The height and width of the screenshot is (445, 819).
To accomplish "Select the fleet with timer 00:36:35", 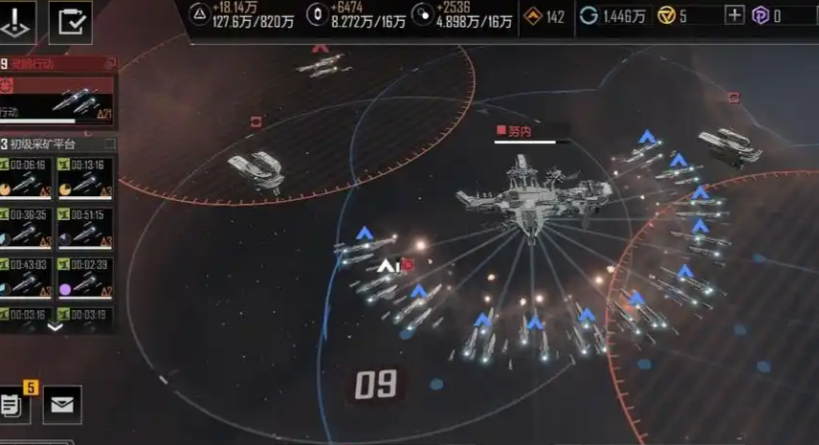I will pyautogui.click(x=28, y=228).
